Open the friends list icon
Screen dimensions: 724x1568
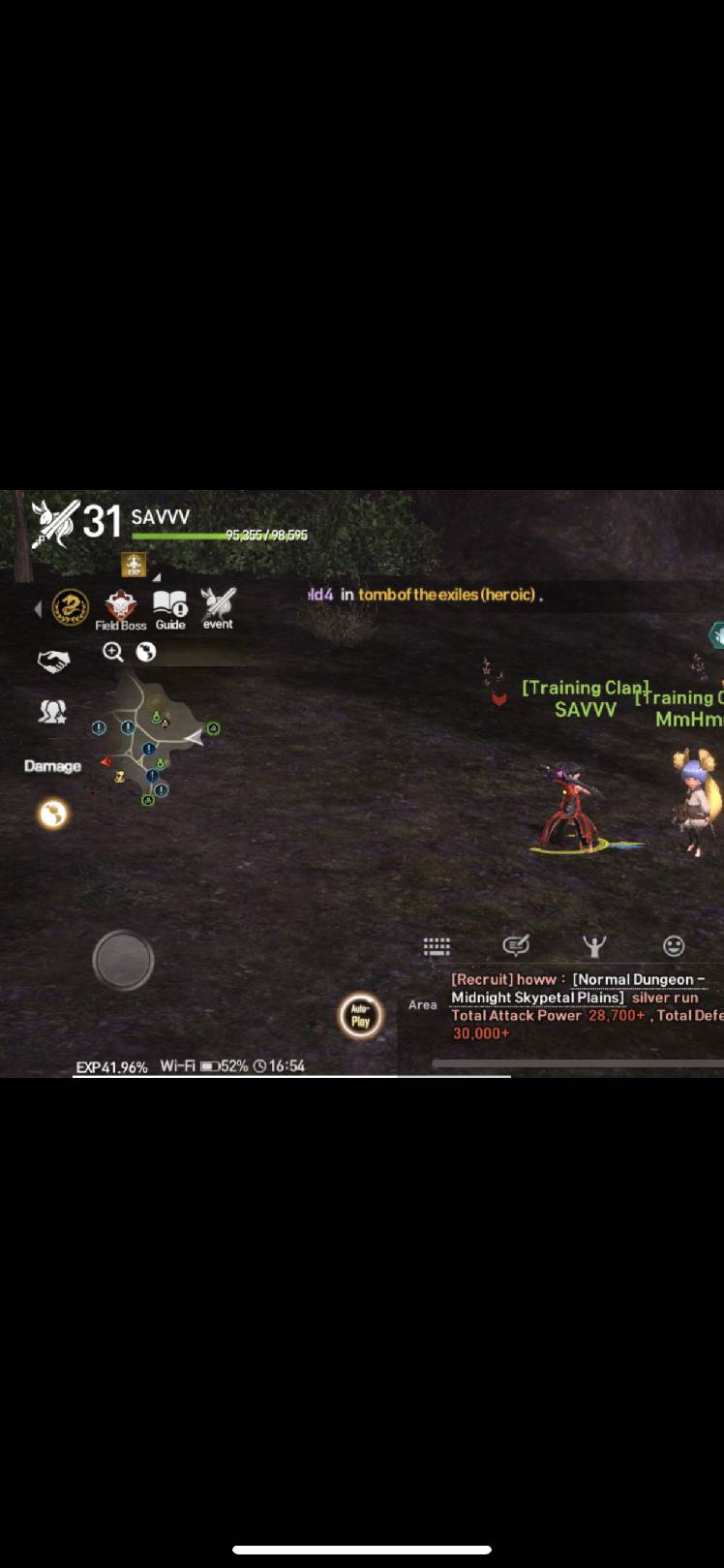pos(52,712)
